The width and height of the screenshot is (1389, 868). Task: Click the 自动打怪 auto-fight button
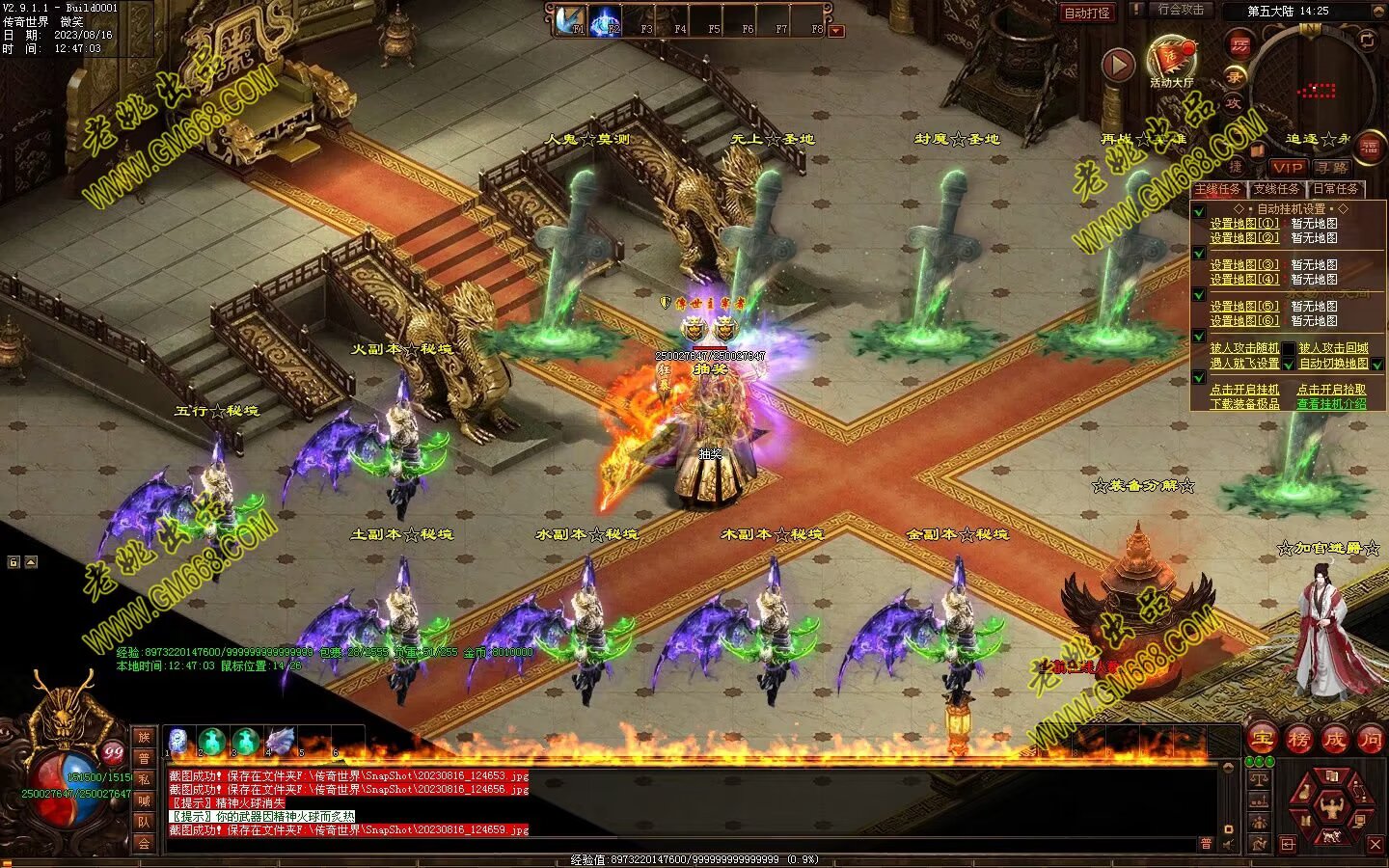pos(1087,13)
